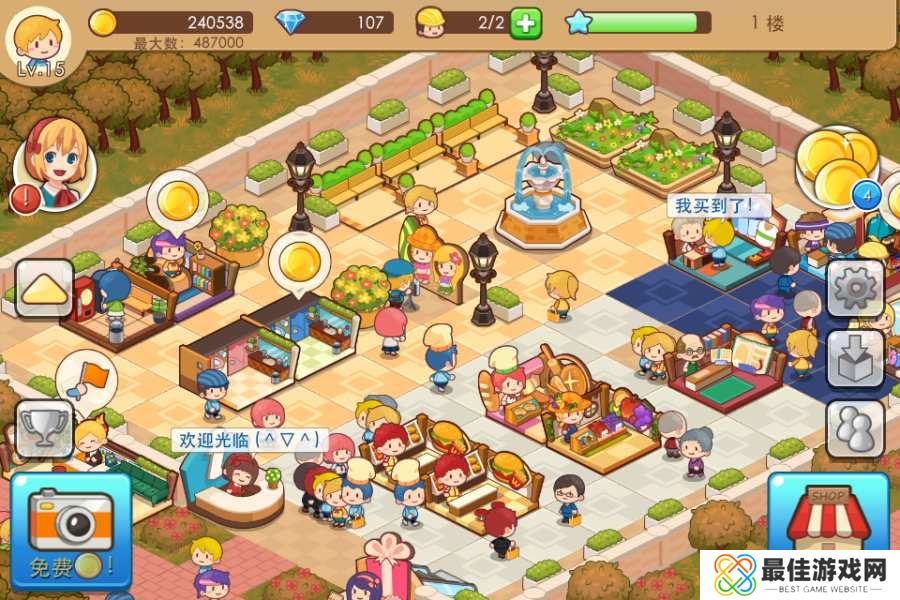Open the friends silhouettes button

point(855,429)
